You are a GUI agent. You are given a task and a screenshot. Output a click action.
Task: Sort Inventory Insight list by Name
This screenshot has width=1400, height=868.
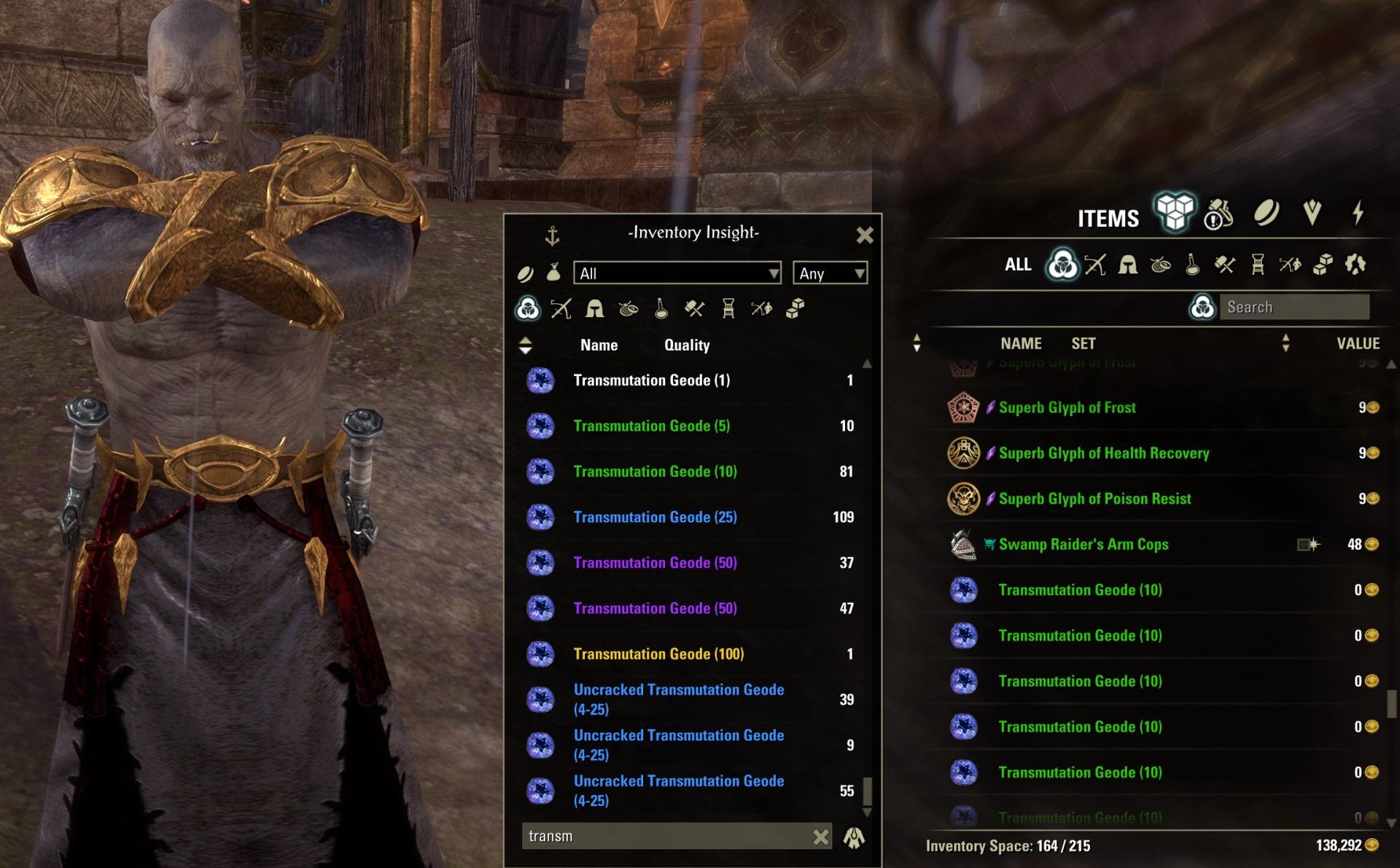pos(599,345)
